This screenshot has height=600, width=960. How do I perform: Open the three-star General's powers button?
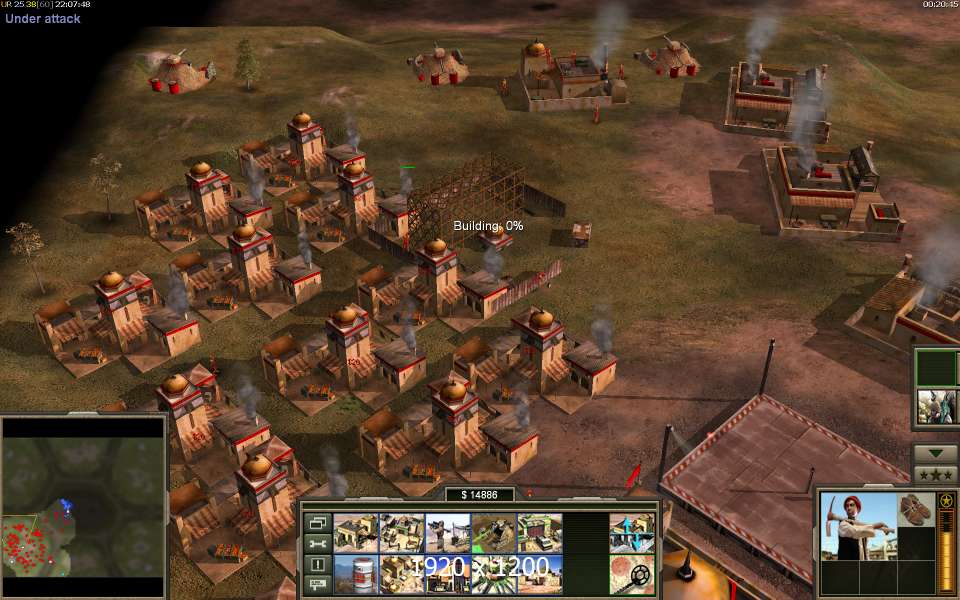coord(936,473)
